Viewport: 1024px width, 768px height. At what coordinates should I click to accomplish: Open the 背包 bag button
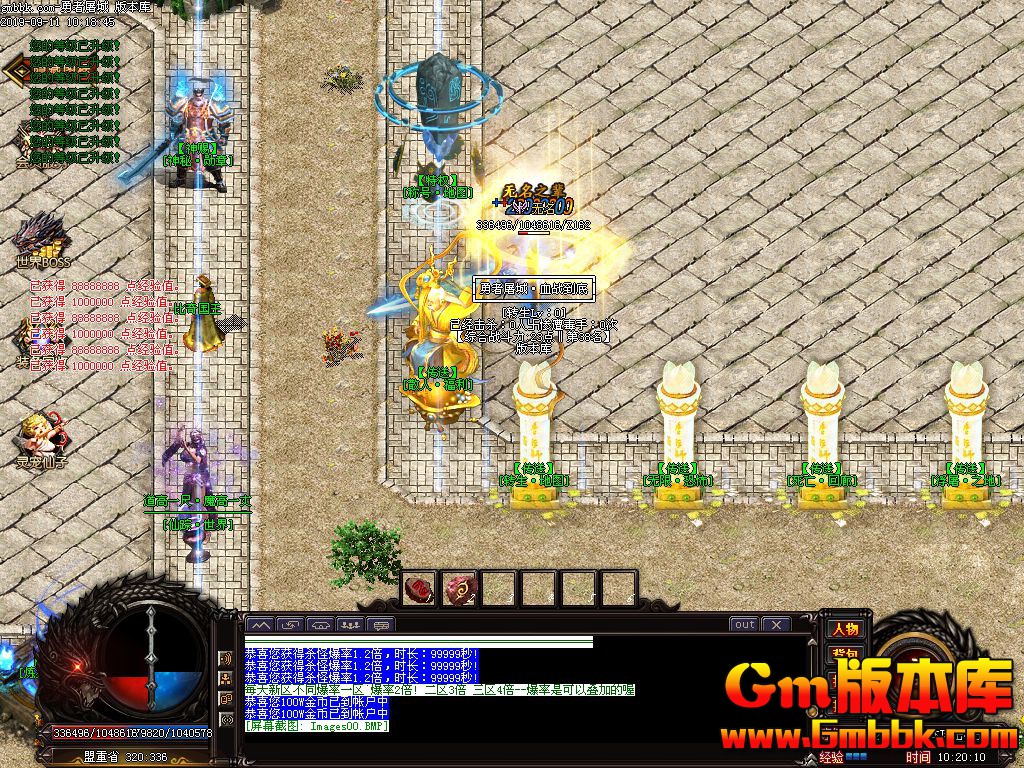[x=844, y=653]
